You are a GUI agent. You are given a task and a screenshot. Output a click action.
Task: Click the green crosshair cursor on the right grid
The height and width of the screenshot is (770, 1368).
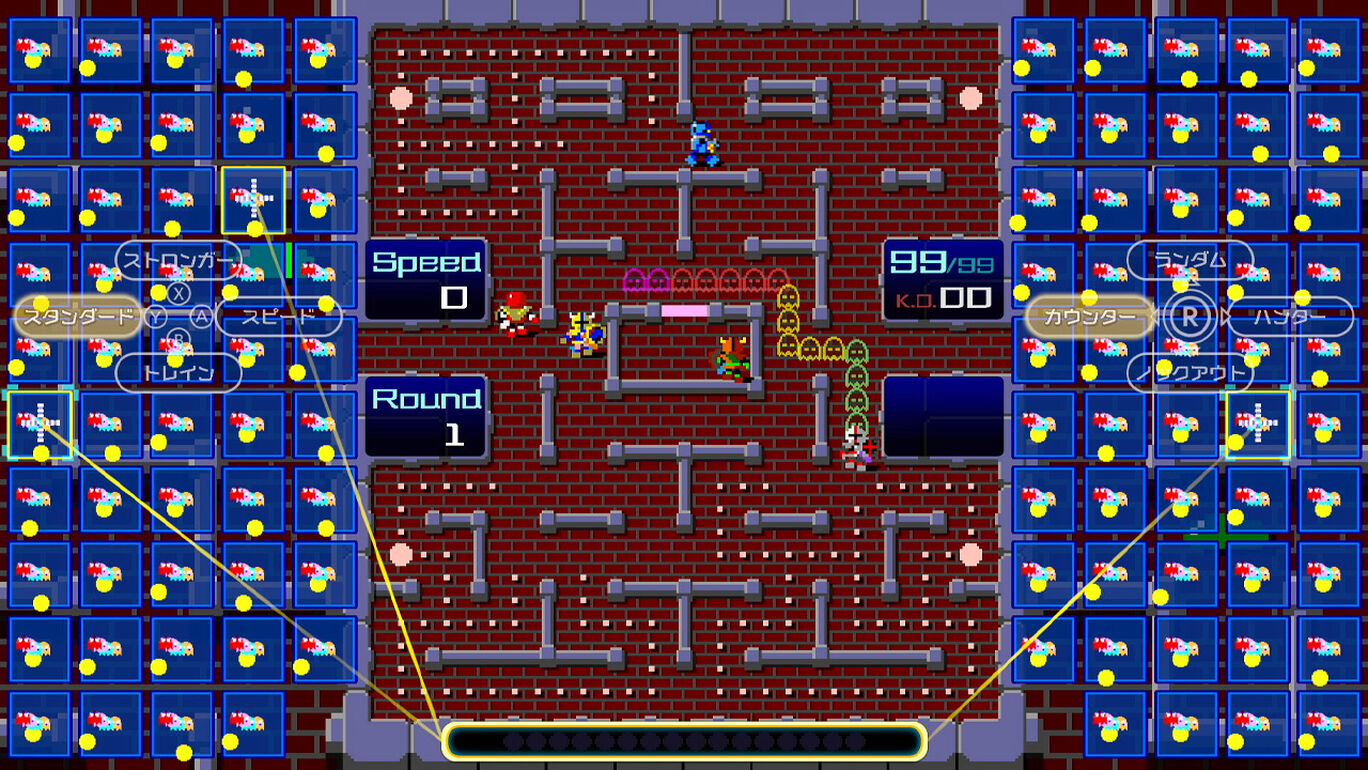click(1222, 538)
